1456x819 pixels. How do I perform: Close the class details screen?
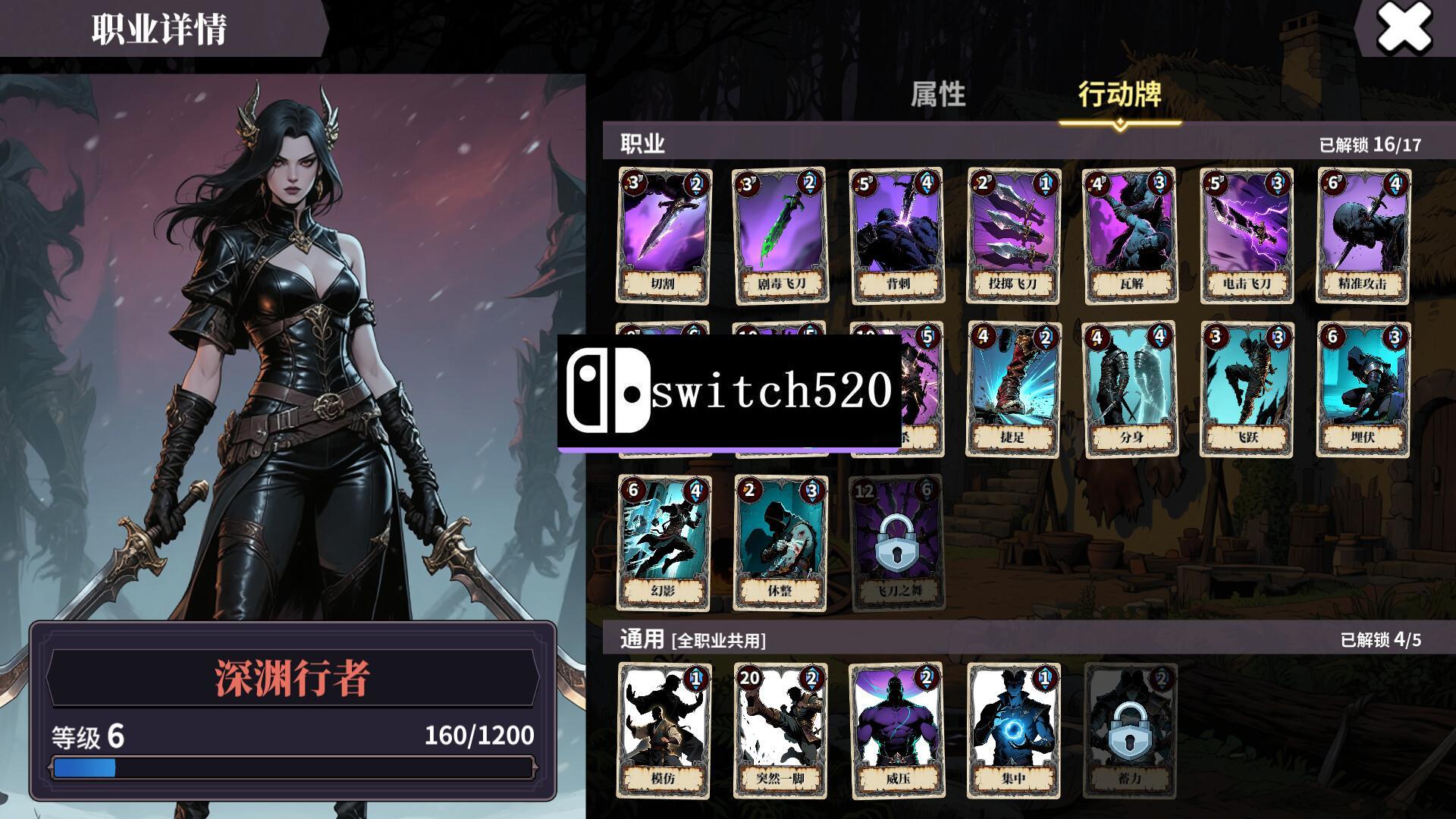[1404, 29]
